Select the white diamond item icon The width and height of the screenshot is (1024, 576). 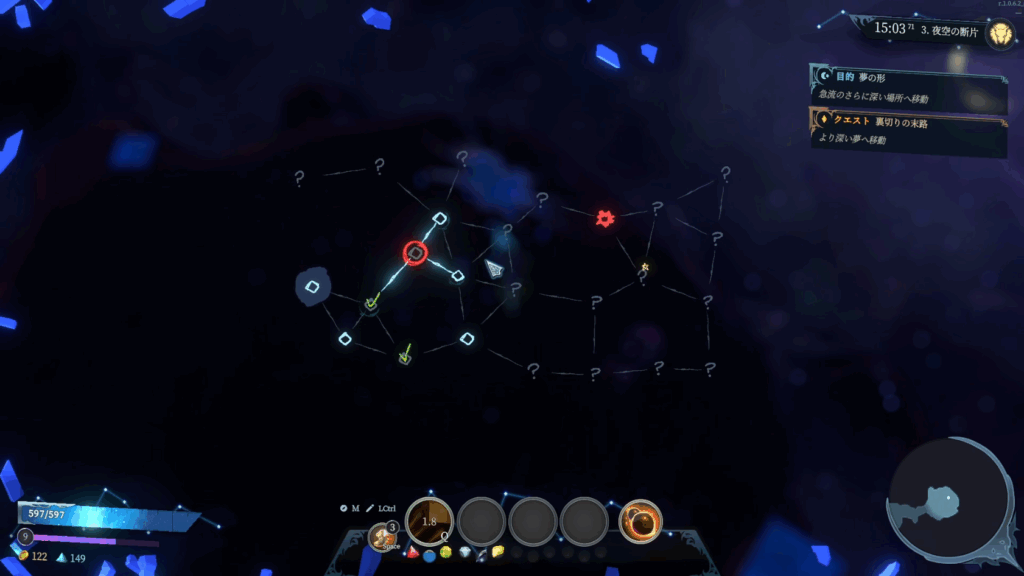463,553
